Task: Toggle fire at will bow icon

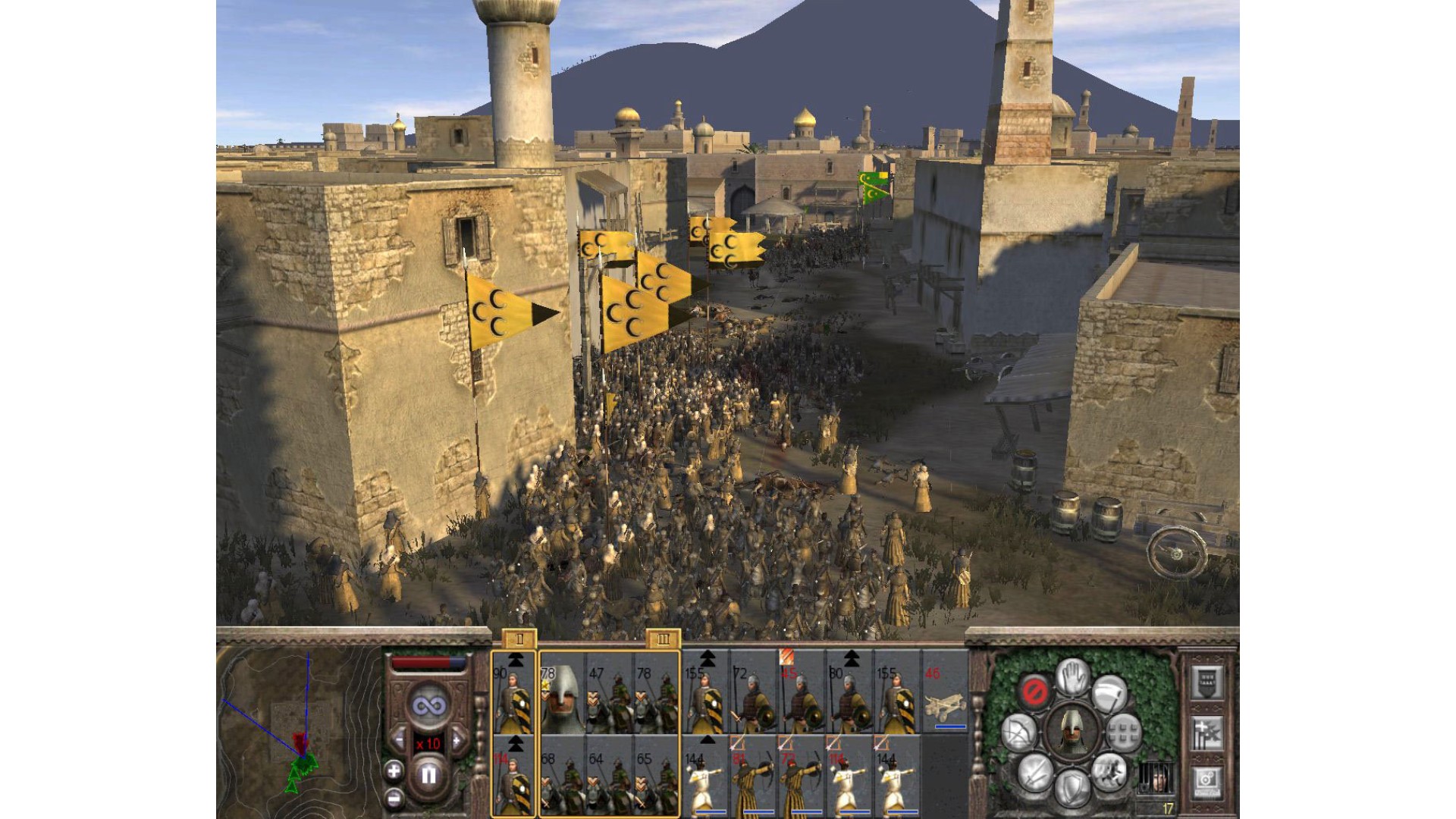Action: point(1017,733)
